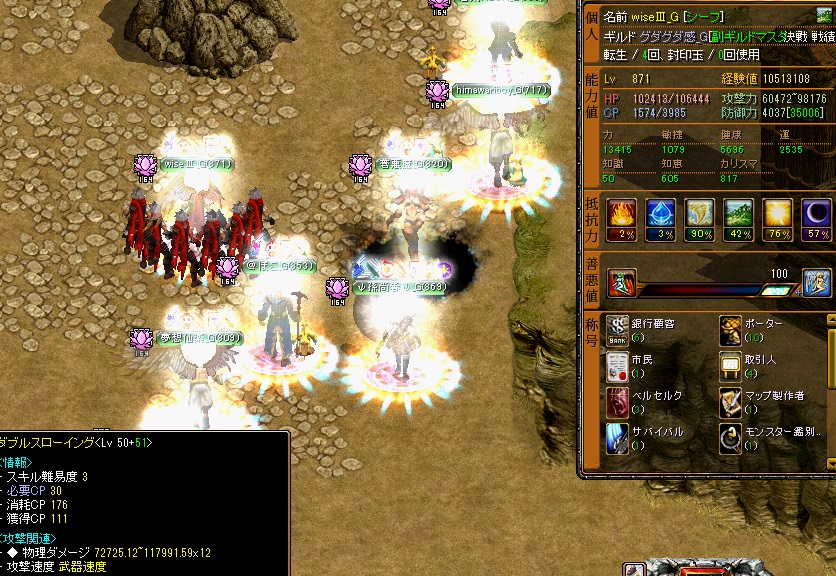Select the water resistance icon
The height and width of the screenshot is (576, 836).
pyautogui.click(x=660, y=213)
